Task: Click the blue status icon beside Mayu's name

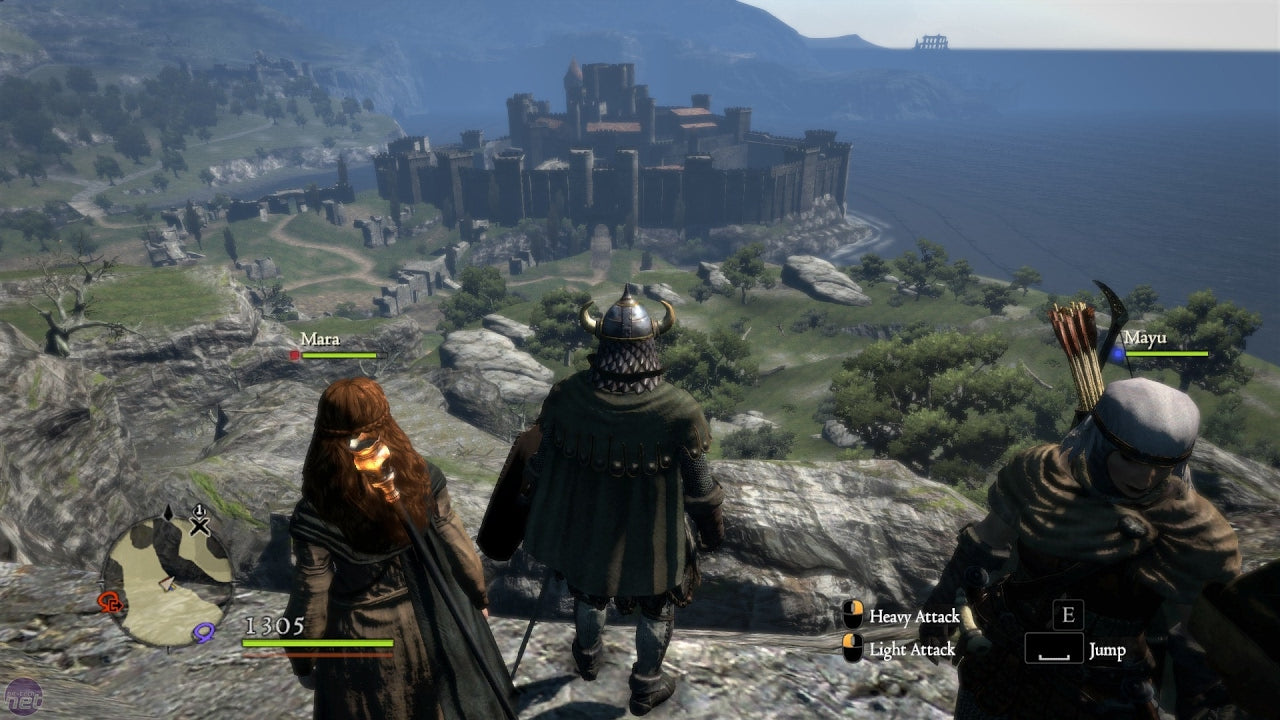Action: [x=1116, y=354]
